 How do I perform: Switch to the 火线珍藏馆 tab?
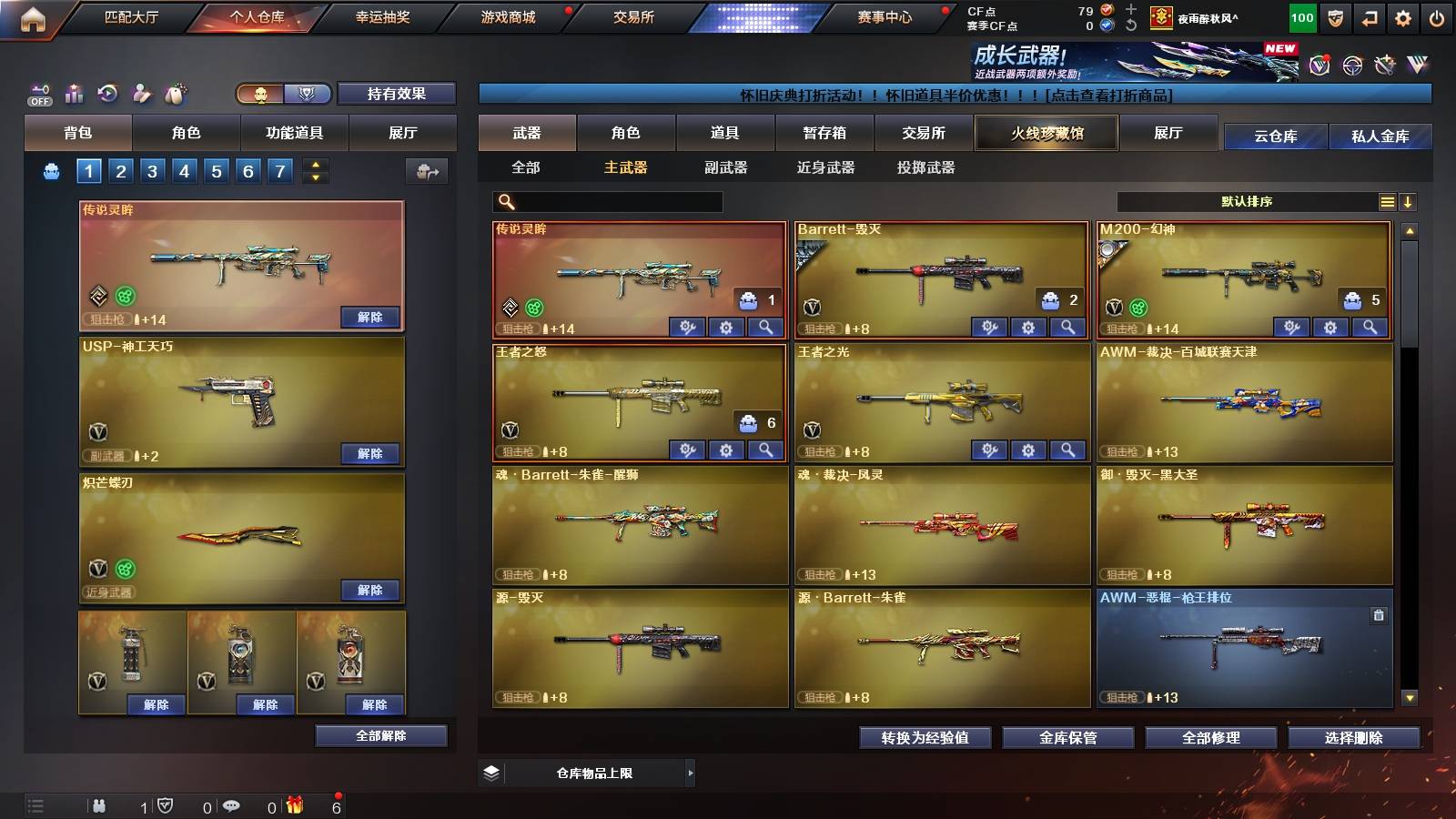tap(1046, 133)
